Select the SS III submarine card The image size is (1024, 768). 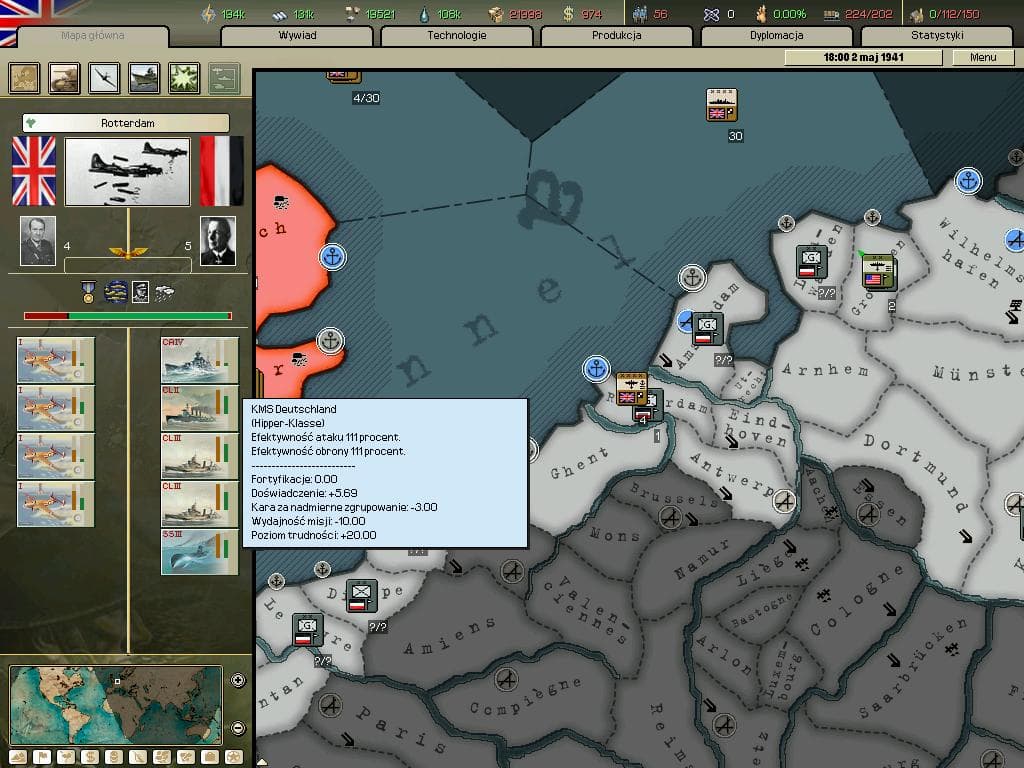pos(200,552)
